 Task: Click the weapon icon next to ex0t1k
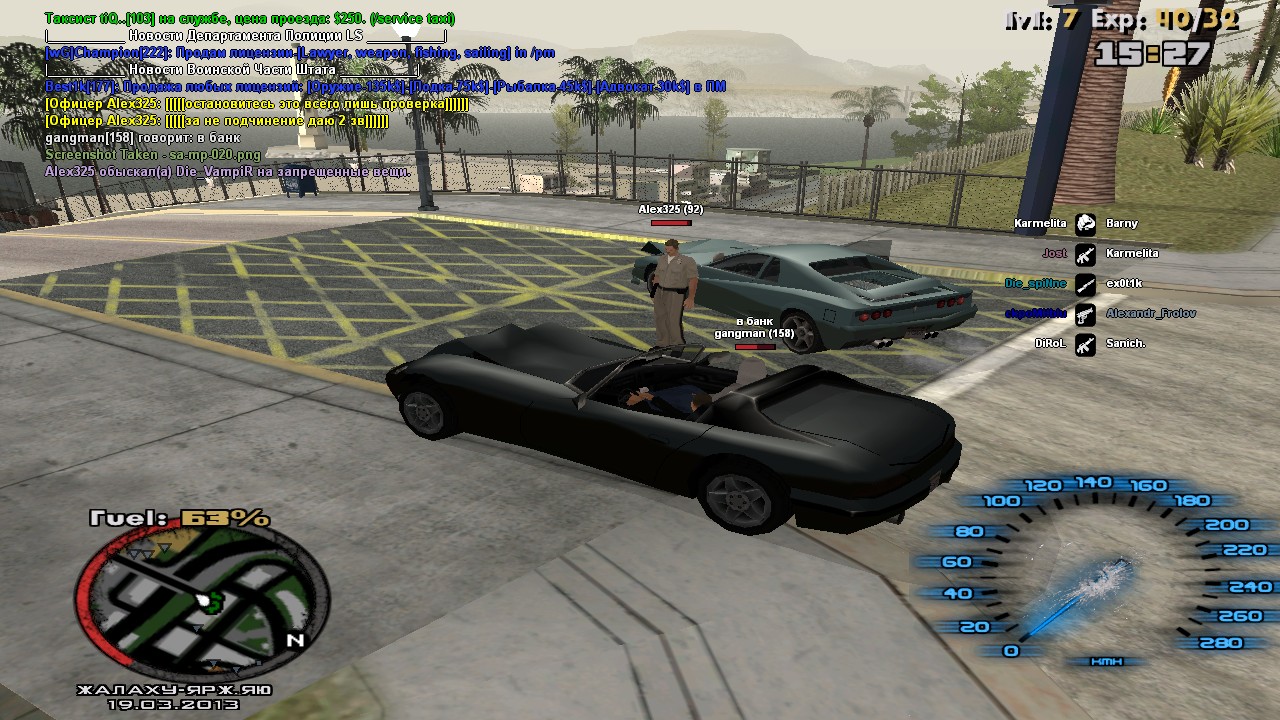click(1086, 284)
